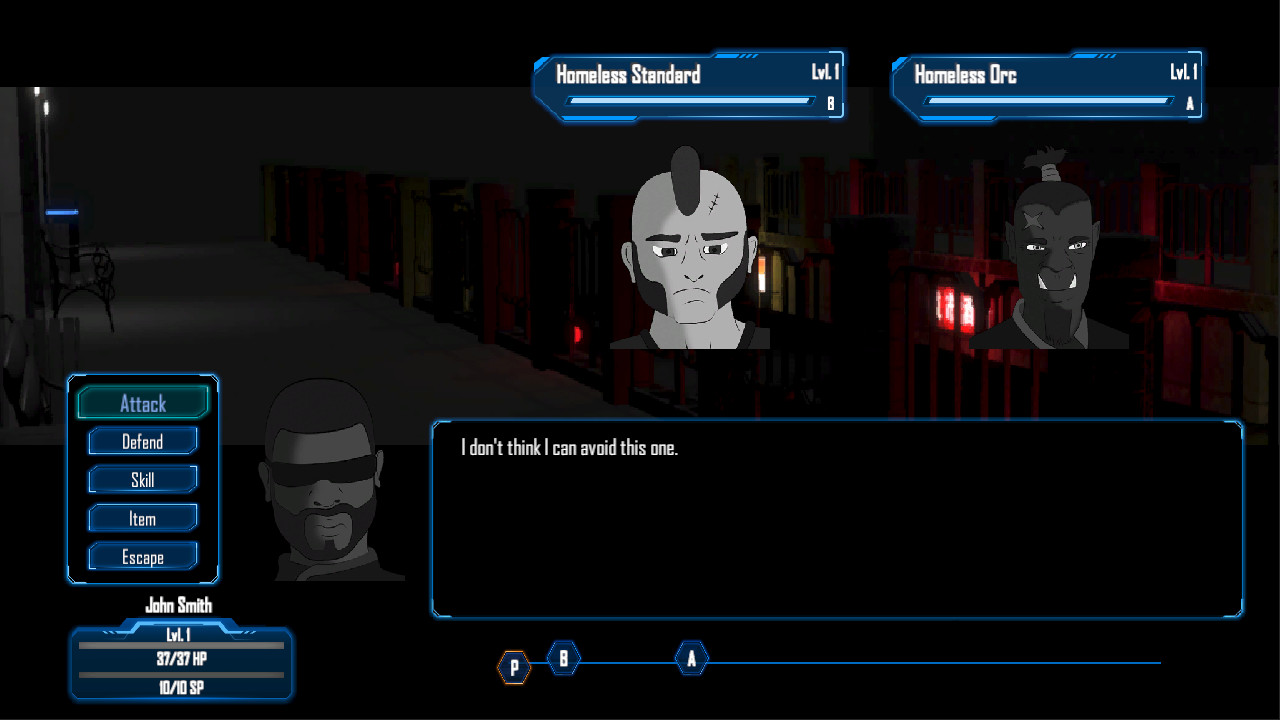
Task: Click the P hexagon turn marker
Action: pos(514,666)
